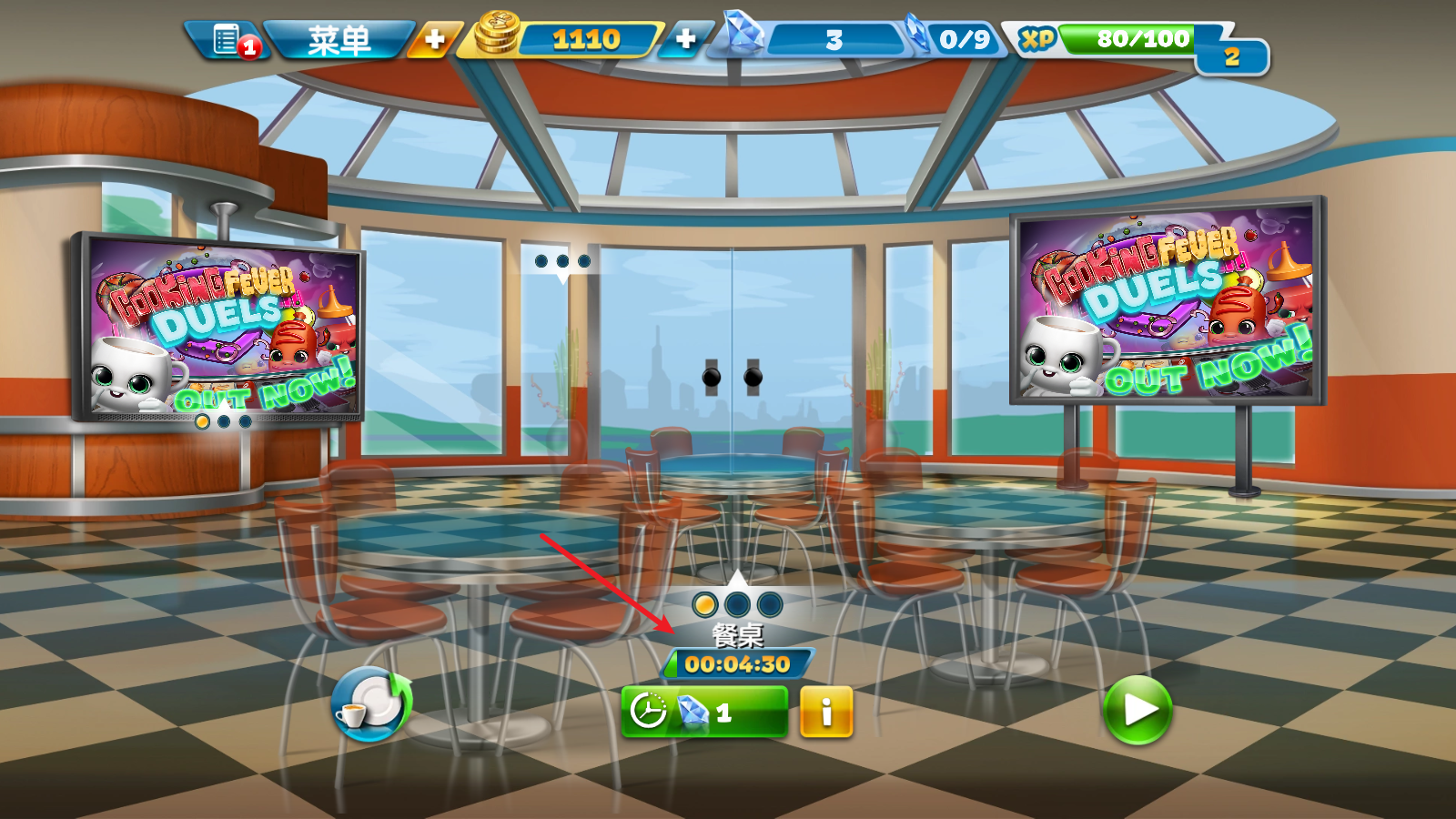Start the level with green play button
1456x819 pixels.
tap(1137, 710)
